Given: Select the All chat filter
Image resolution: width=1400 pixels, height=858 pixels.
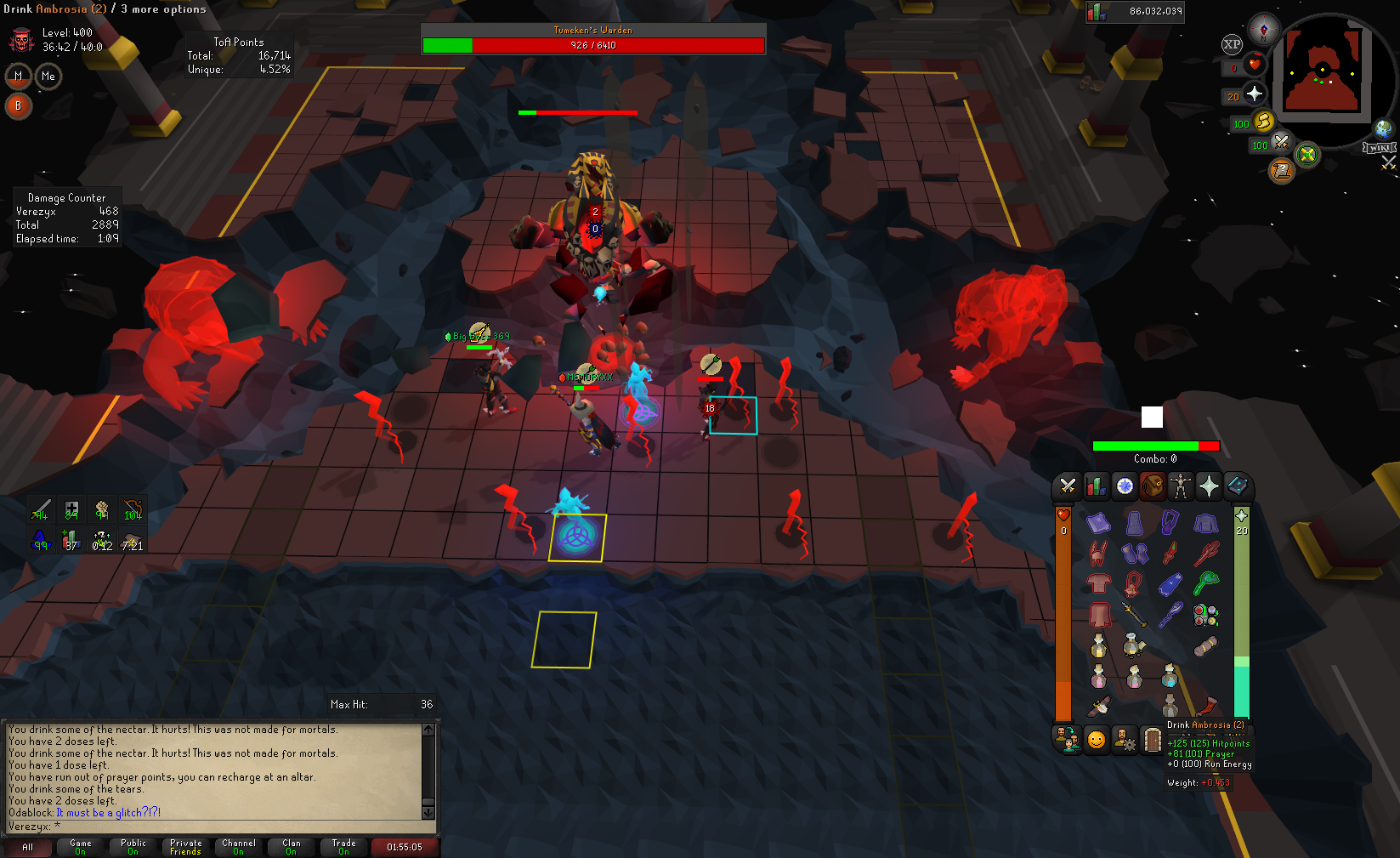Looking at the screenshot, I should click(28, 847).
